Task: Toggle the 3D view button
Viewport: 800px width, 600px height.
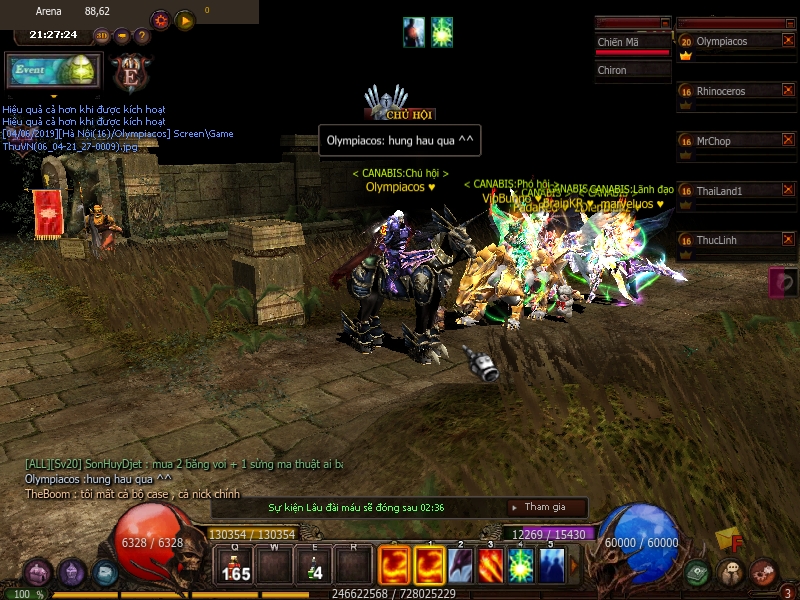Action: tap(101, 36)
